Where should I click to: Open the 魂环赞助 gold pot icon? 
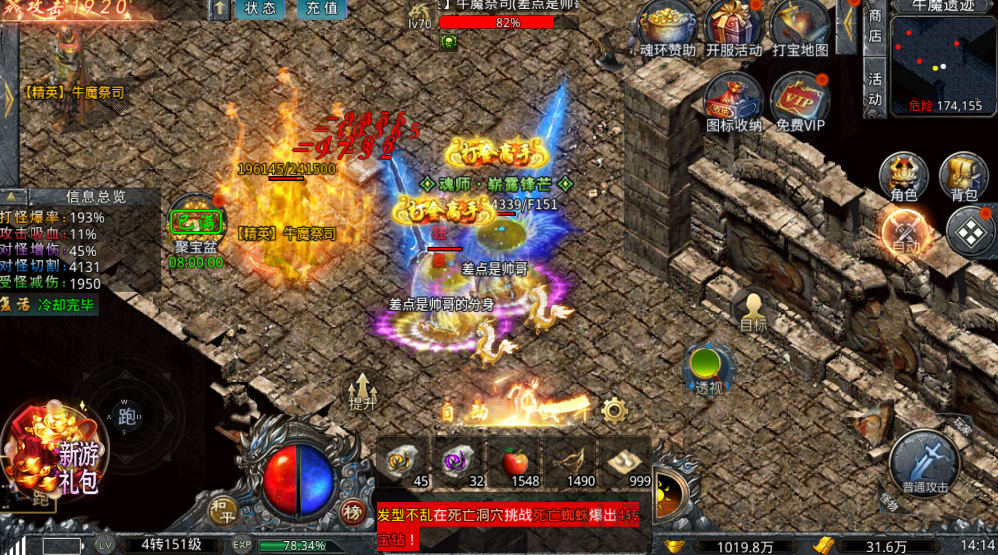coord(668,26)
